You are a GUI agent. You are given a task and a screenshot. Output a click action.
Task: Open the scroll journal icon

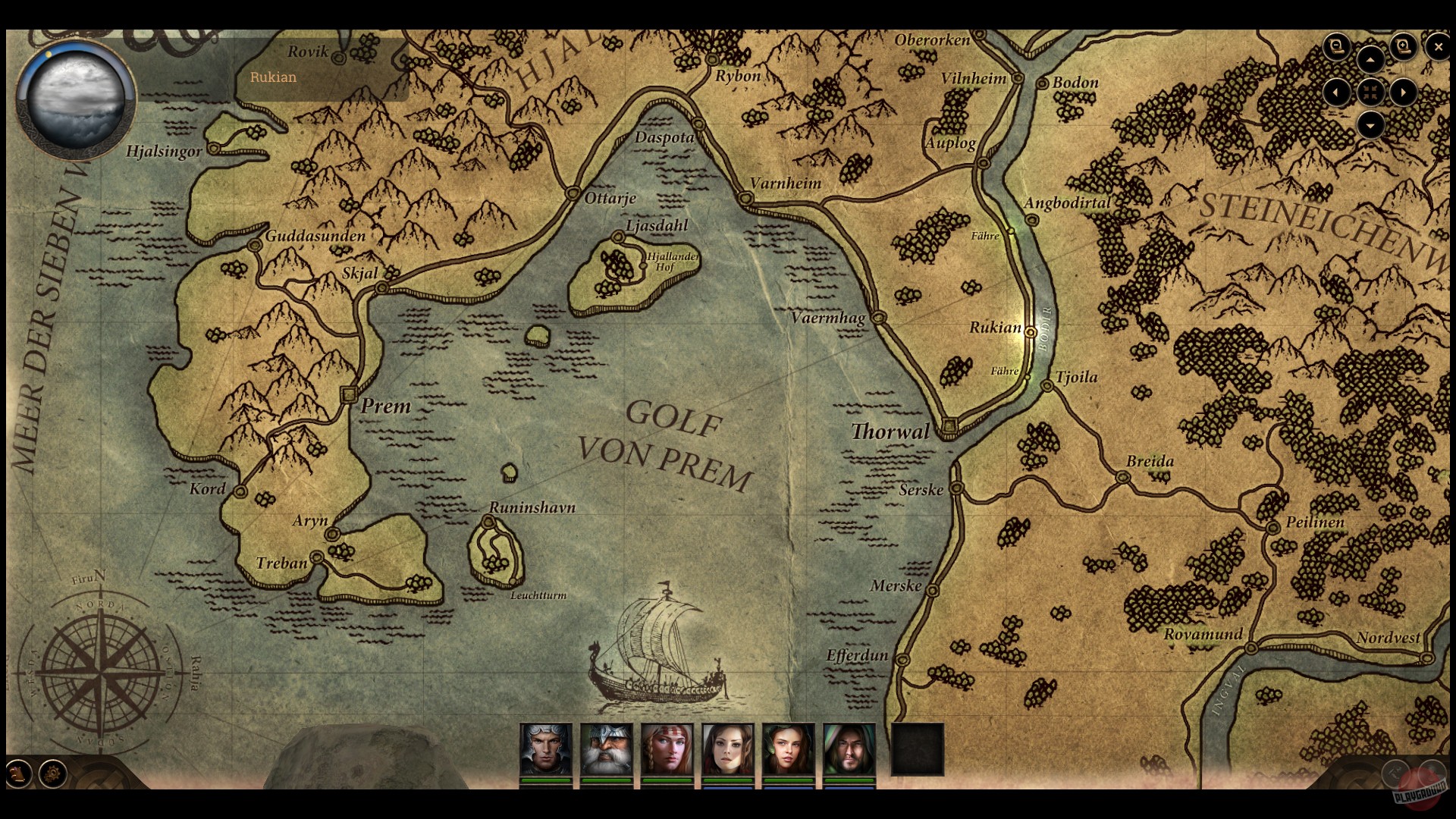(18, 773)
